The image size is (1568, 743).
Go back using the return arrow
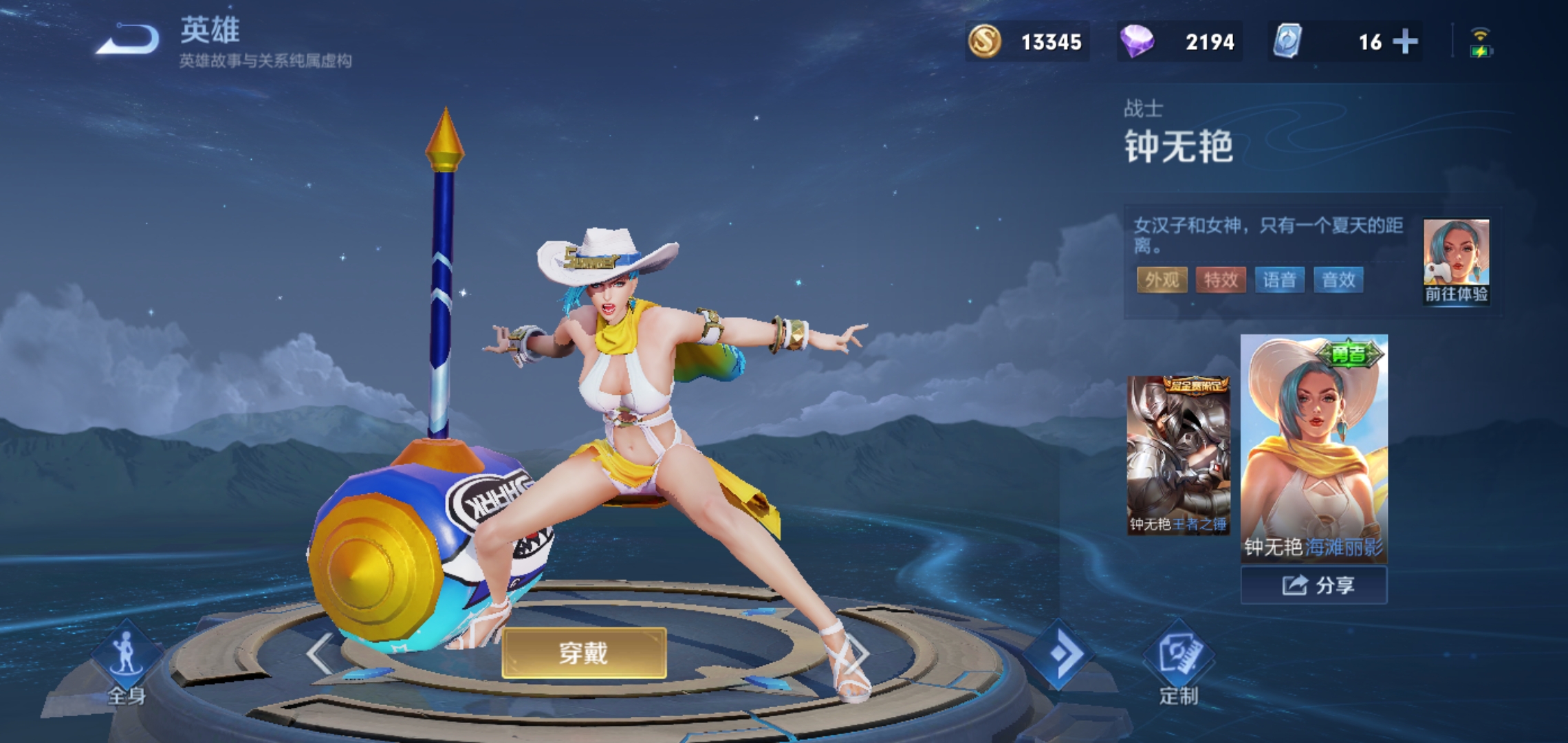pos(127,39)
